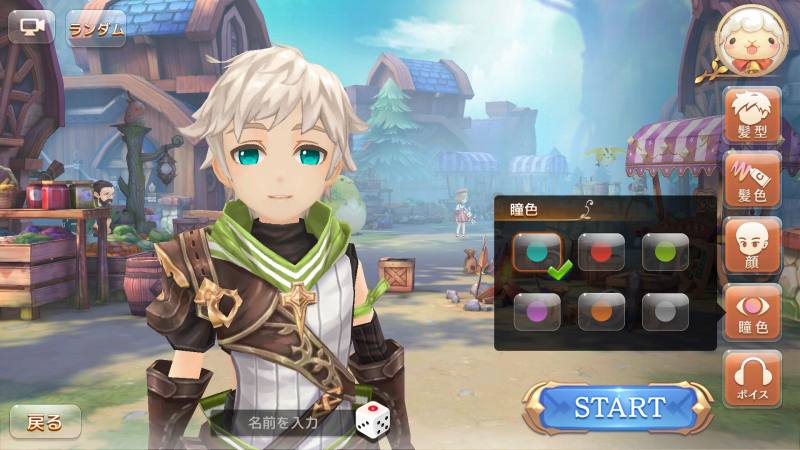Open the ボイス voice tab
The height and width of the screenshot is (450, 800).
pos(752,378)
